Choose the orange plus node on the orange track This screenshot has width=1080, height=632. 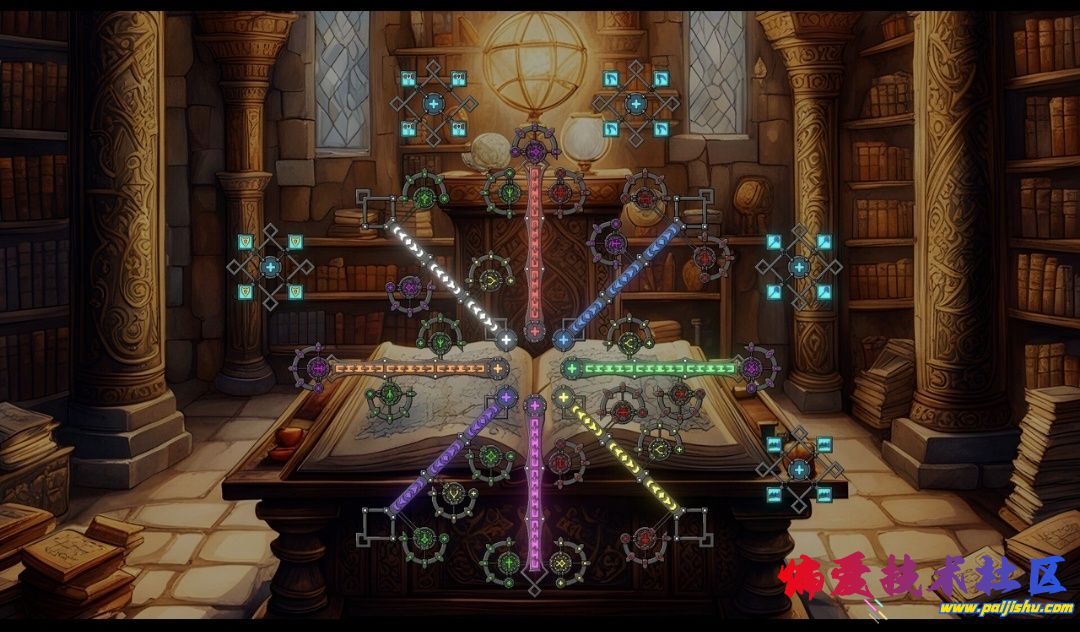click(497, 369)
